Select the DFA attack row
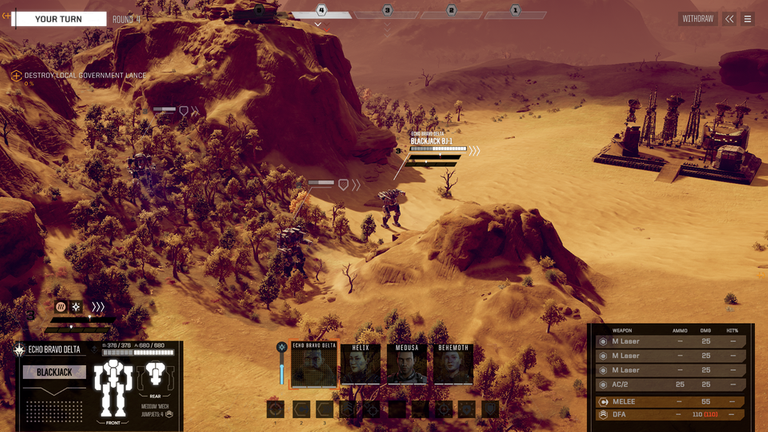 click(x=670, y=413)
